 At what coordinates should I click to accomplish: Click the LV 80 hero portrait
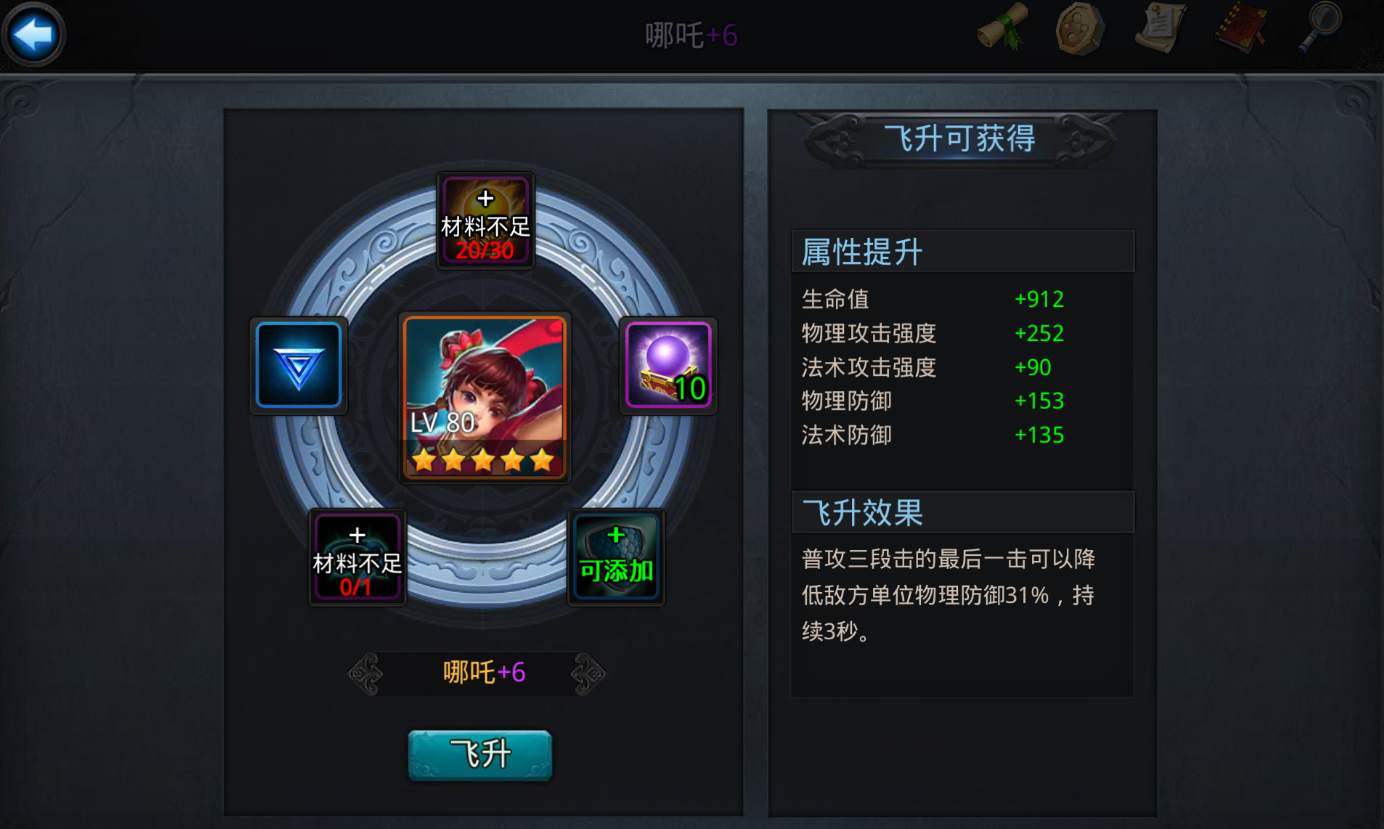point(485,395)
